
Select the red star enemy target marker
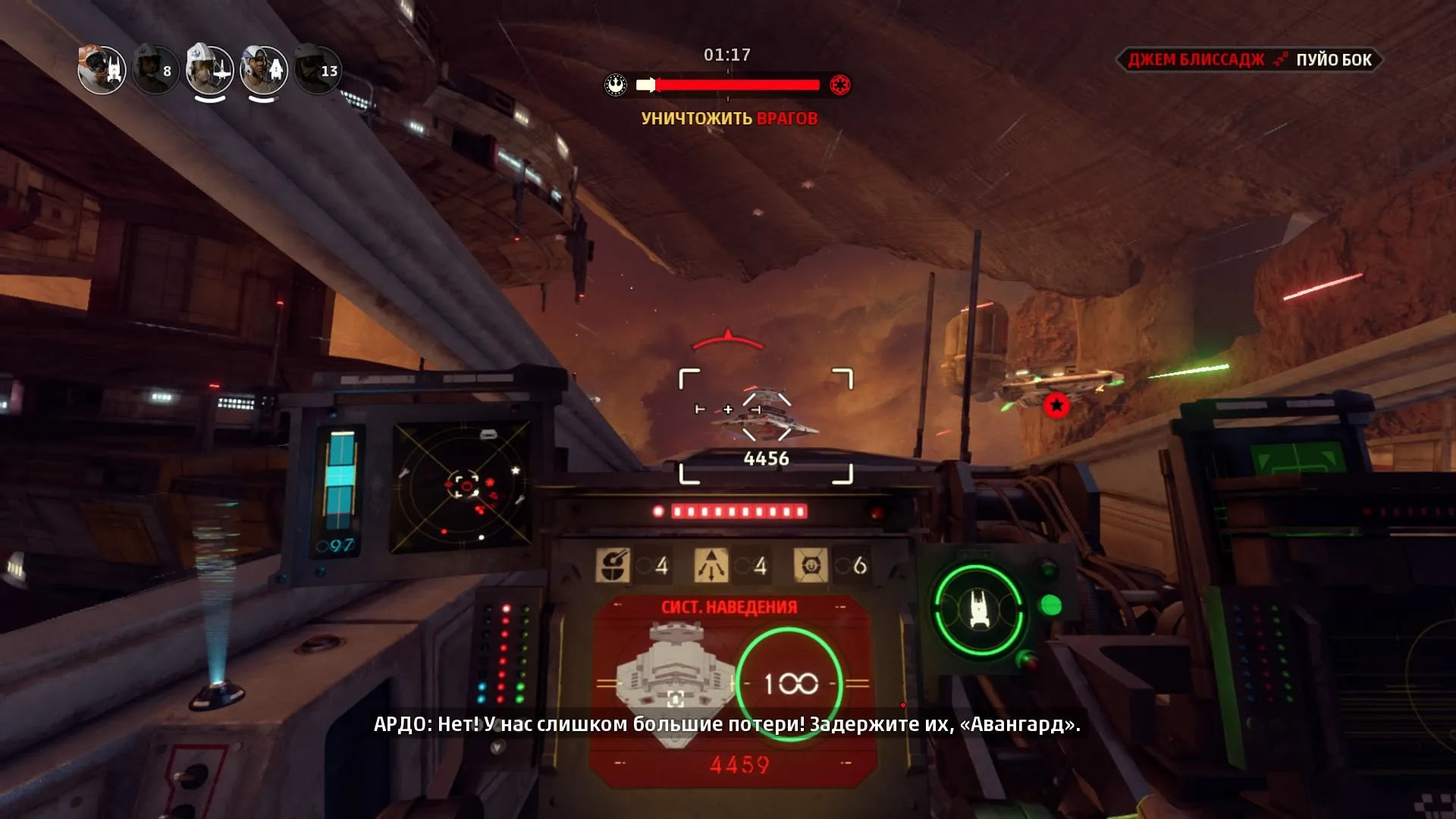[x=1056, y=406]
